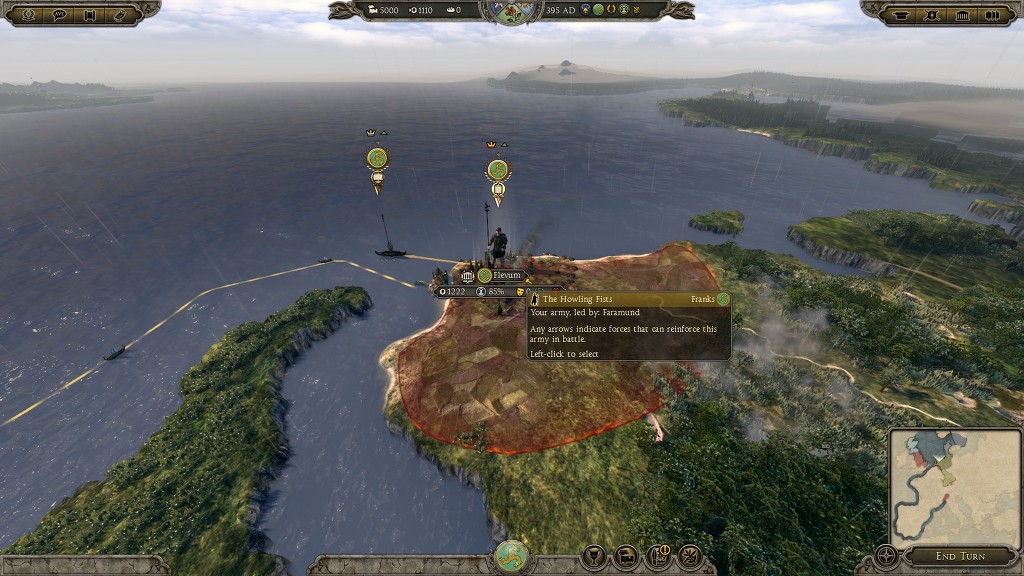Viewport: 1024px width, 576px height.
Task: Open the columned building panel
Action: (964, 14)
